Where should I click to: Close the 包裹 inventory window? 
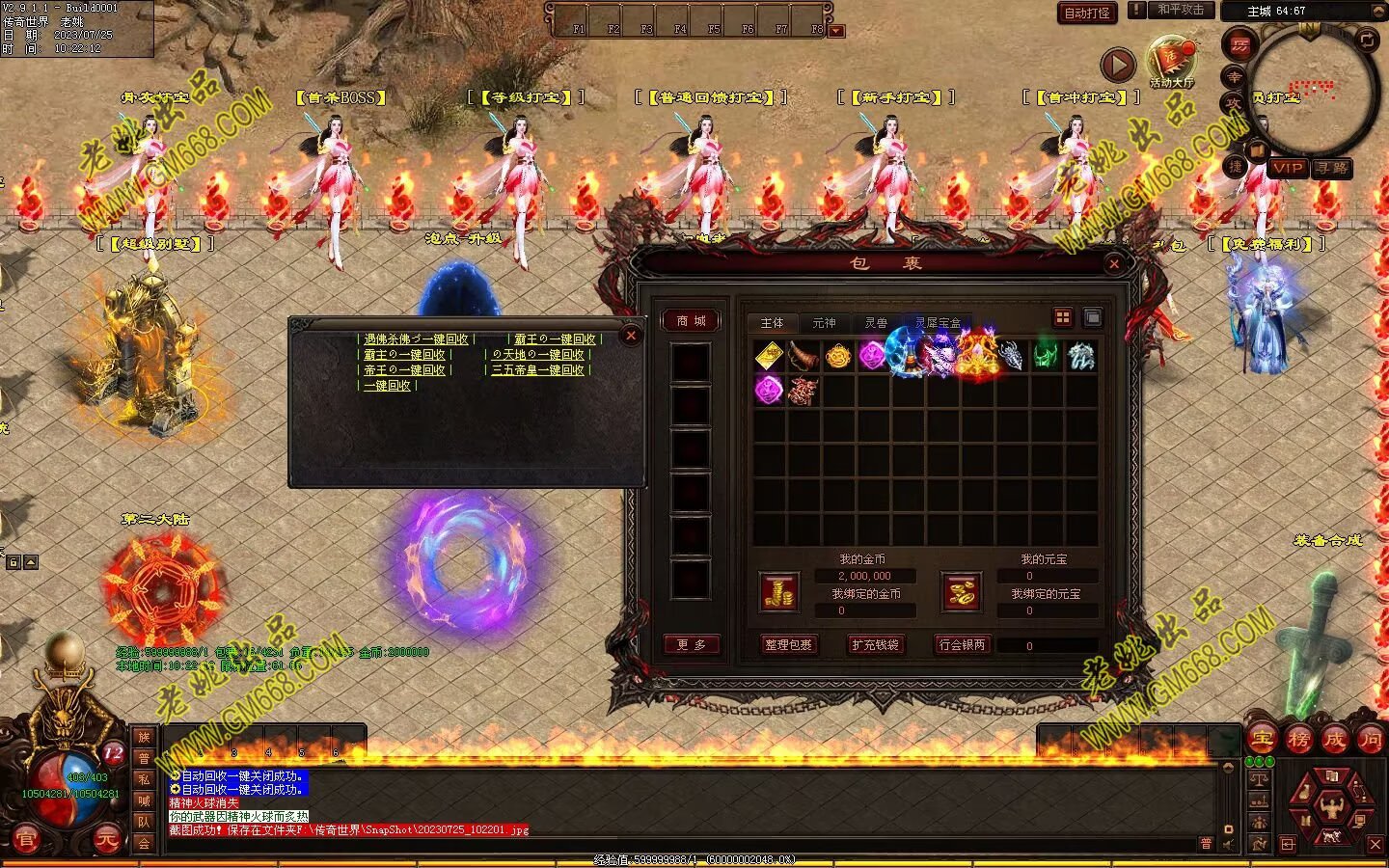pyautogui.click(x=1114, y=263)
